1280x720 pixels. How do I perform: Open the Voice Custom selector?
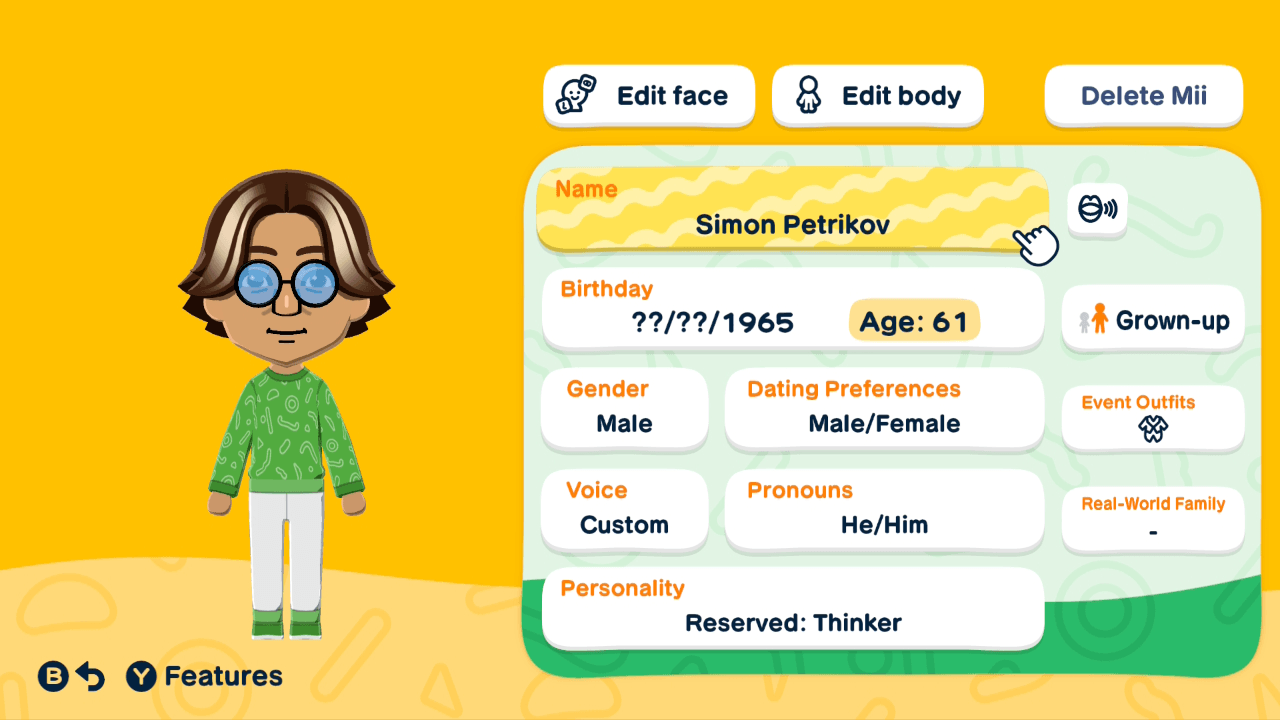click(x=624, y=510)
